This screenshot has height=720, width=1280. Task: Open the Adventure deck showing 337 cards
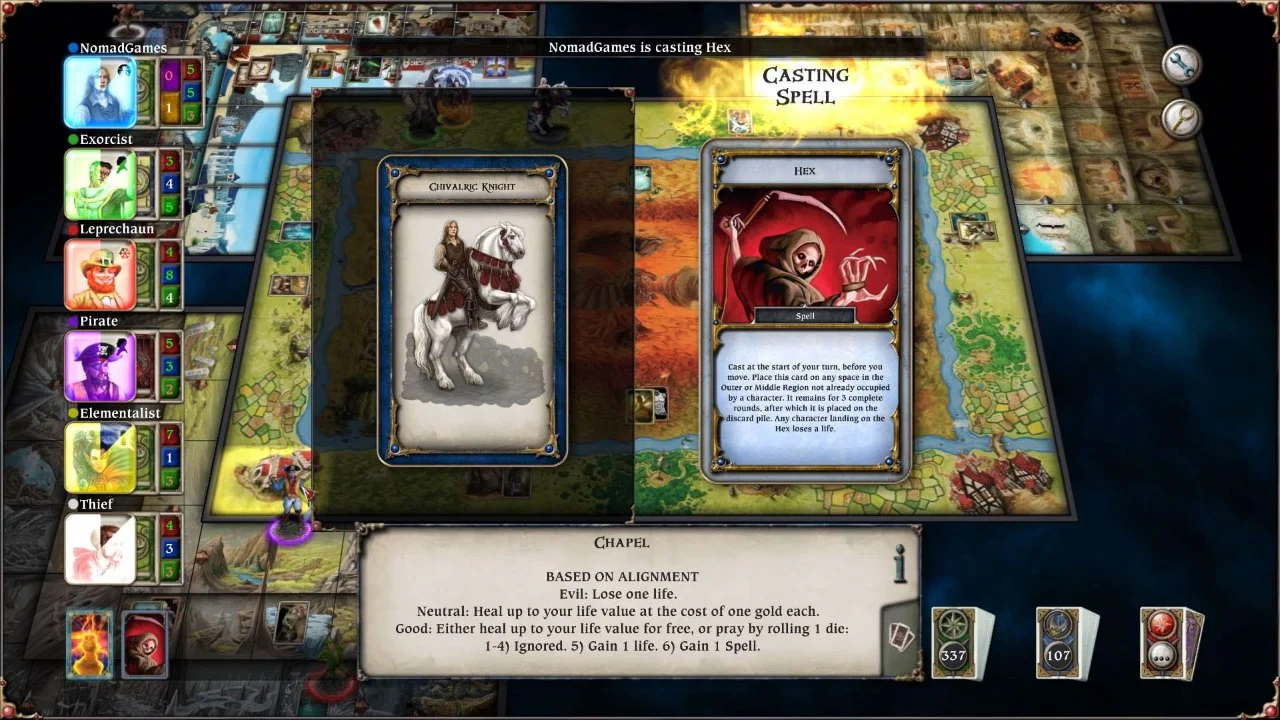point(957,640)
